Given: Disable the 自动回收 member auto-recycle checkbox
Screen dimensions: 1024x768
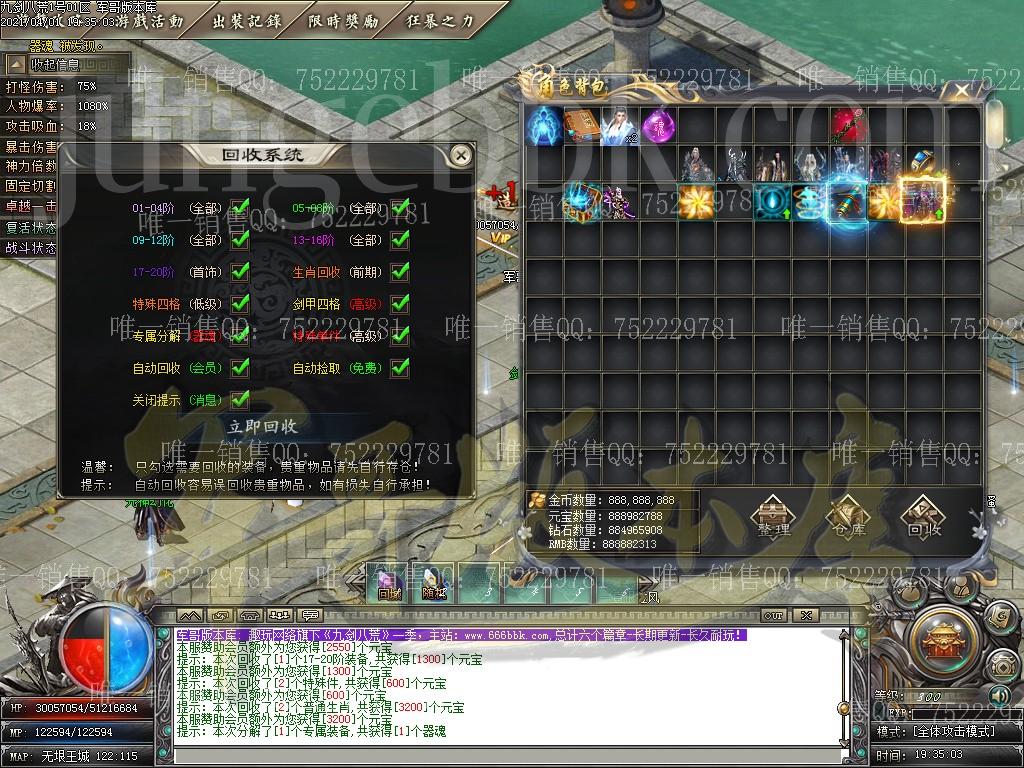Looking at the screenshot, I should click(240, 368).
